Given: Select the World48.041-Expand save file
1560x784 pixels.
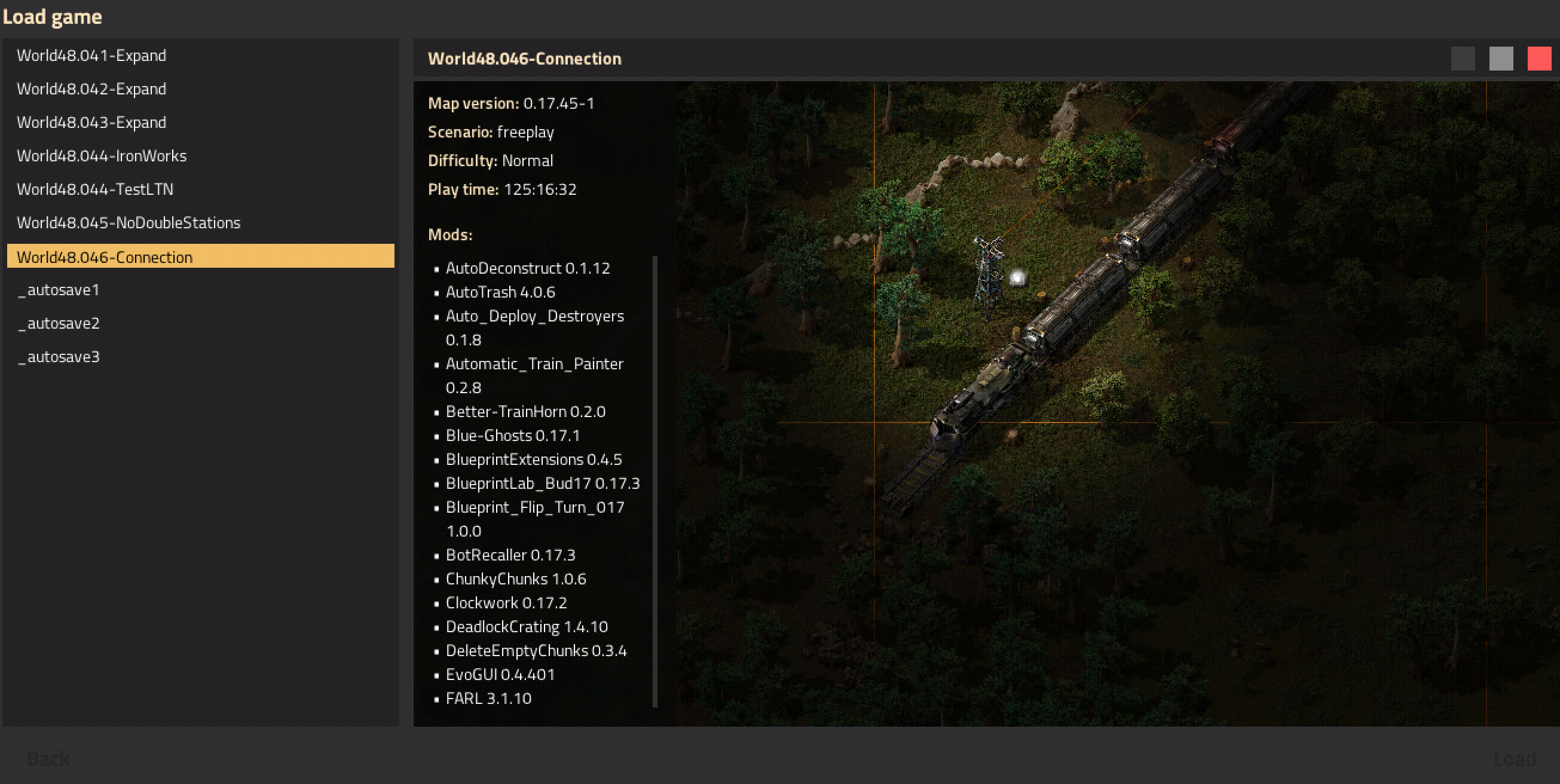Looking at the screenshot, I should coord(91,55).
